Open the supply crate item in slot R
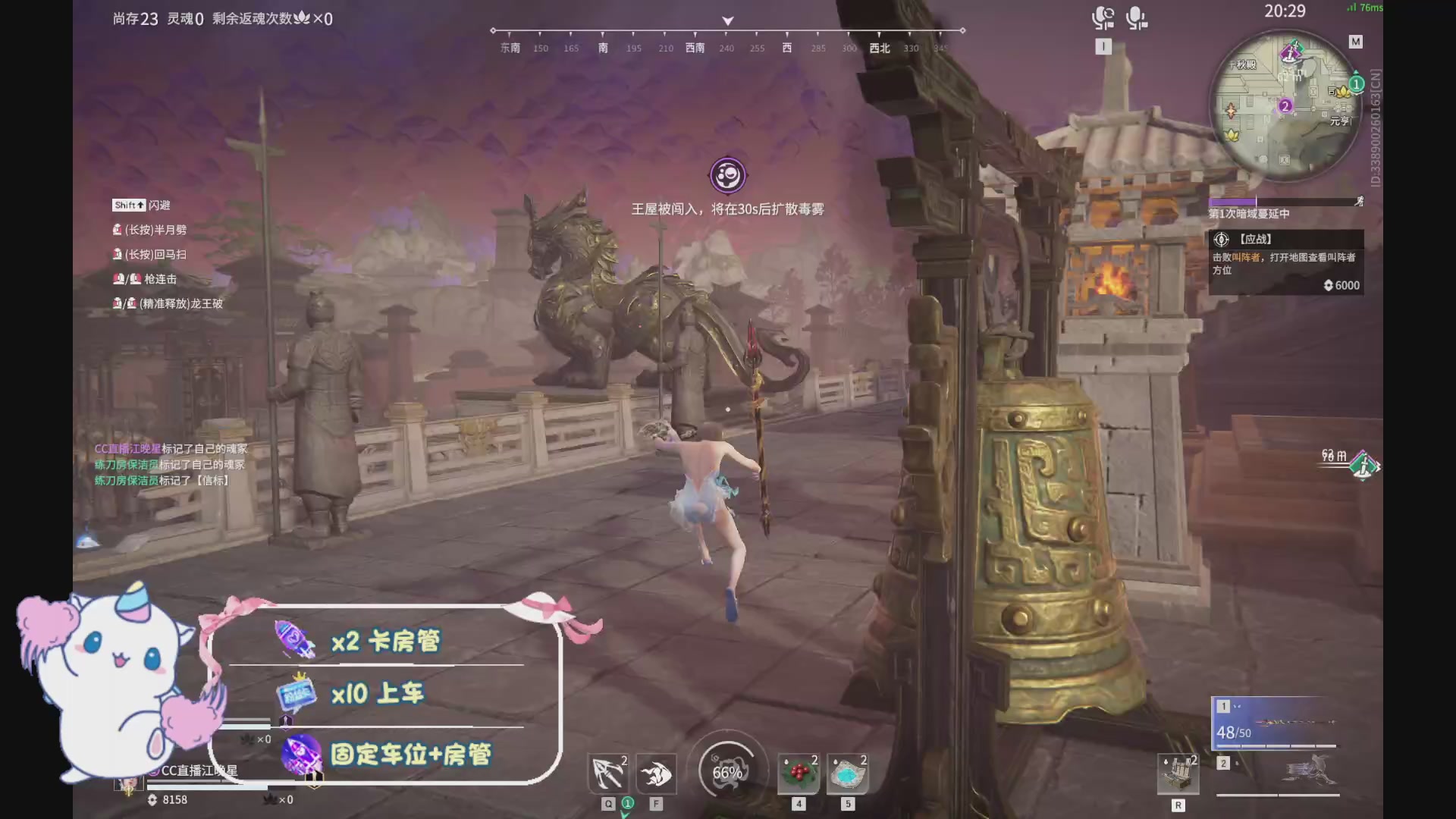The image size is (1456, 819). (1176, 773)
